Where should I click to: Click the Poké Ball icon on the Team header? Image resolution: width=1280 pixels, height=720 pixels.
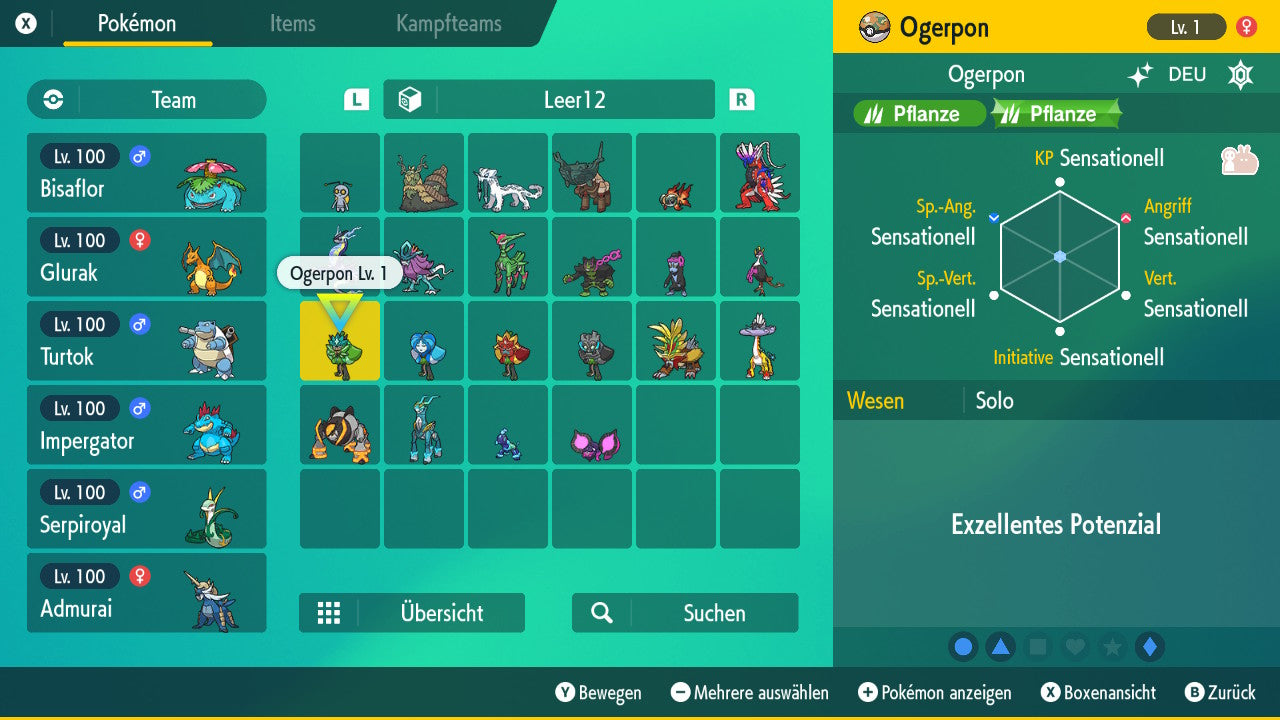50,99
